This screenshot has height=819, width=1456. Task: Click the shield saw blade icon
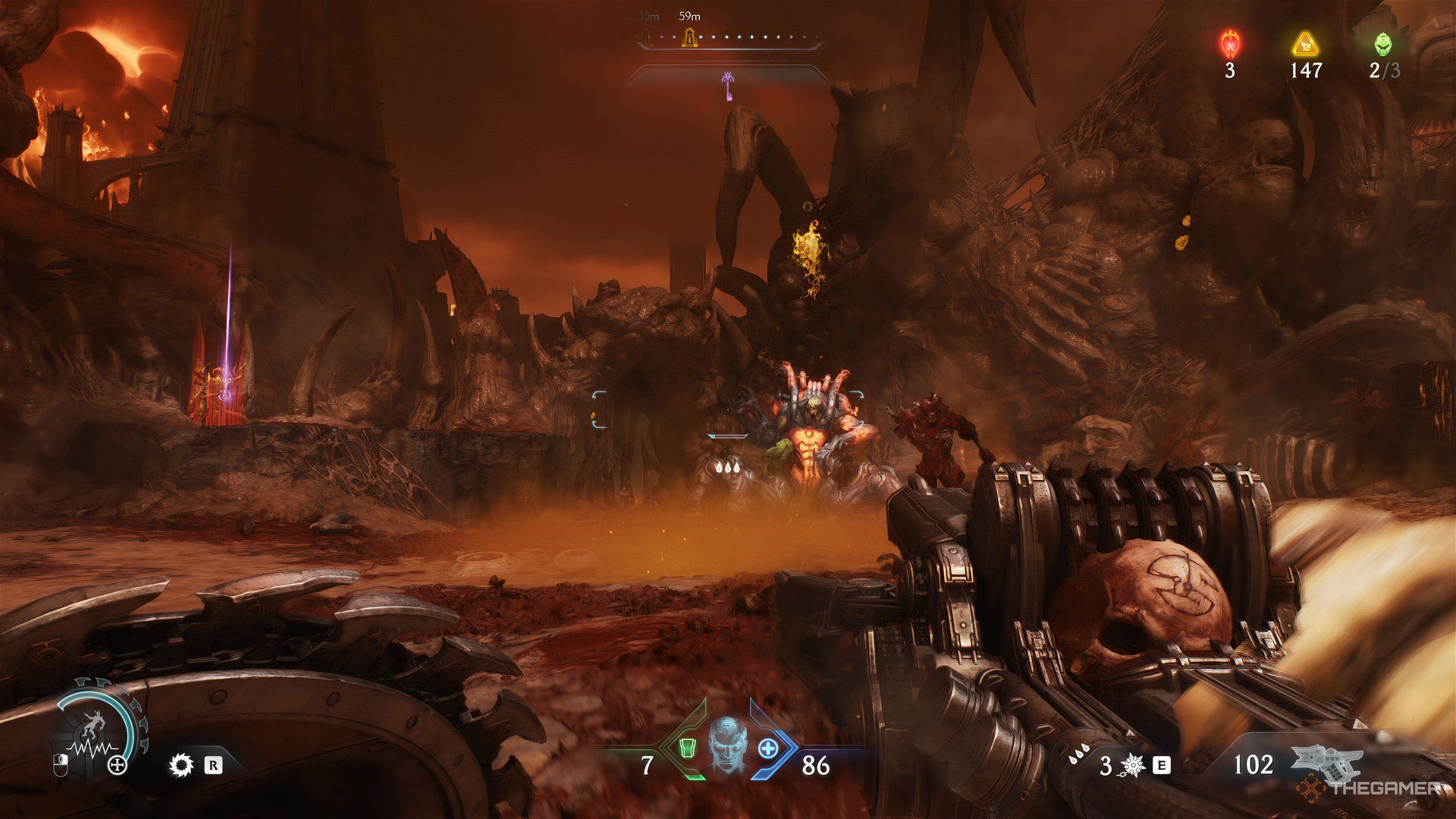click(182, 765)
